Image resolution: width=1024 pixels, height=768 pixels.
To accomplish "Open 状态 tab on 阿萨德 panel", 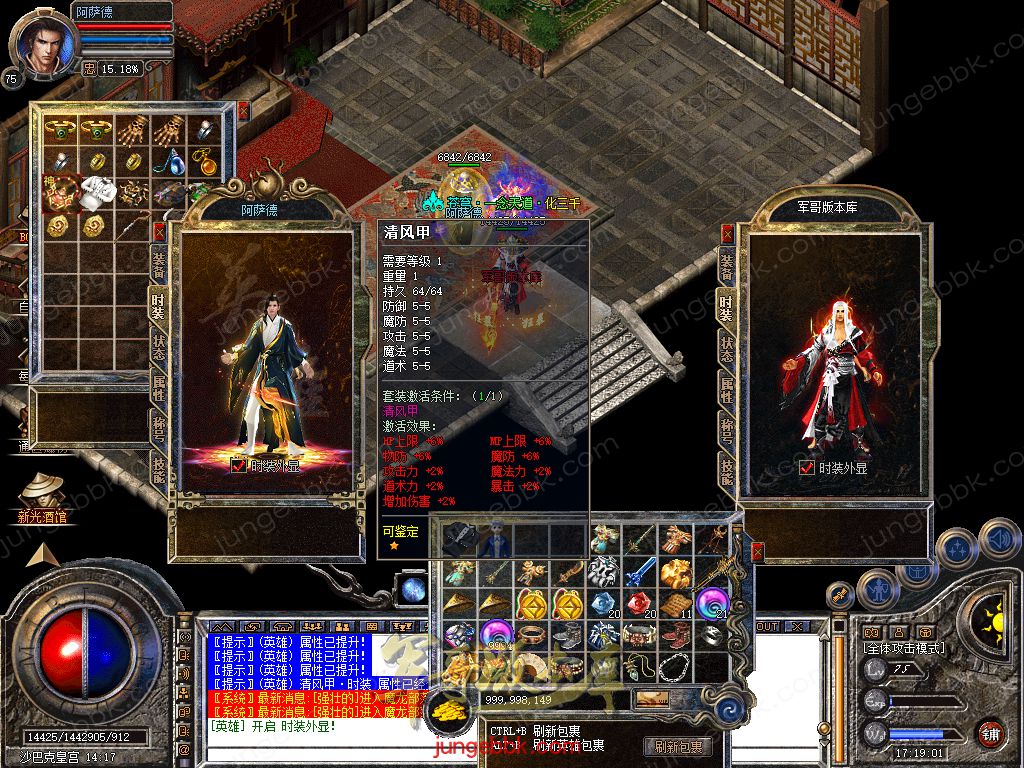I will tap(158, 345).
